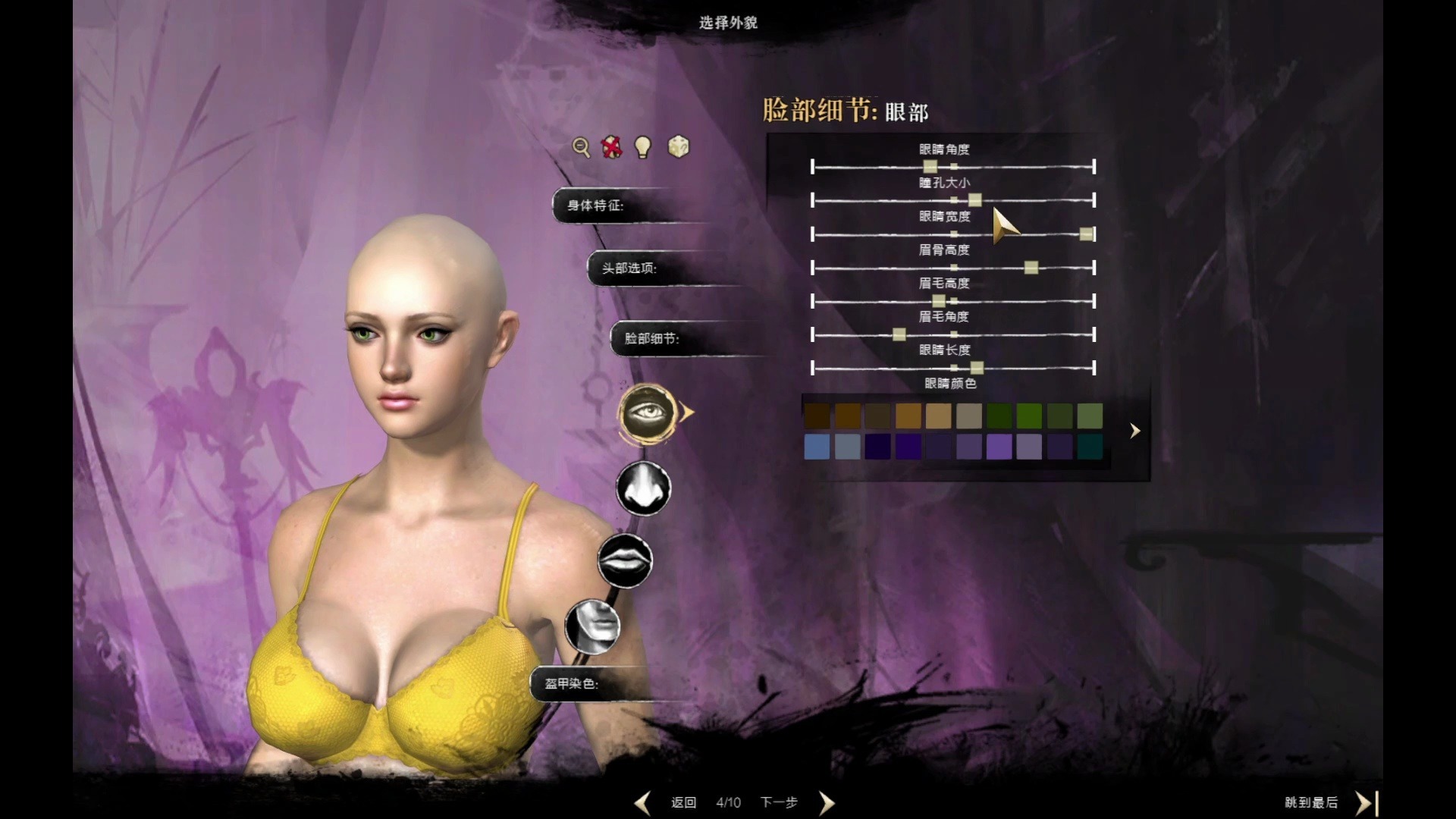Screen dimensions: 1456x819
Task: Choose the nose detail category icon
Action: tap(644, 488)
